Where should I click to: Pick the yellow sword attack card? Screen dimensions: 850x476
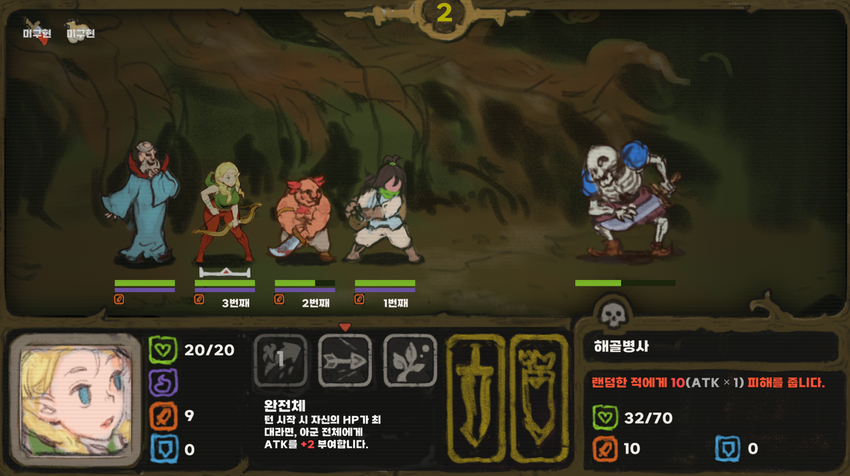pos(475,387)
